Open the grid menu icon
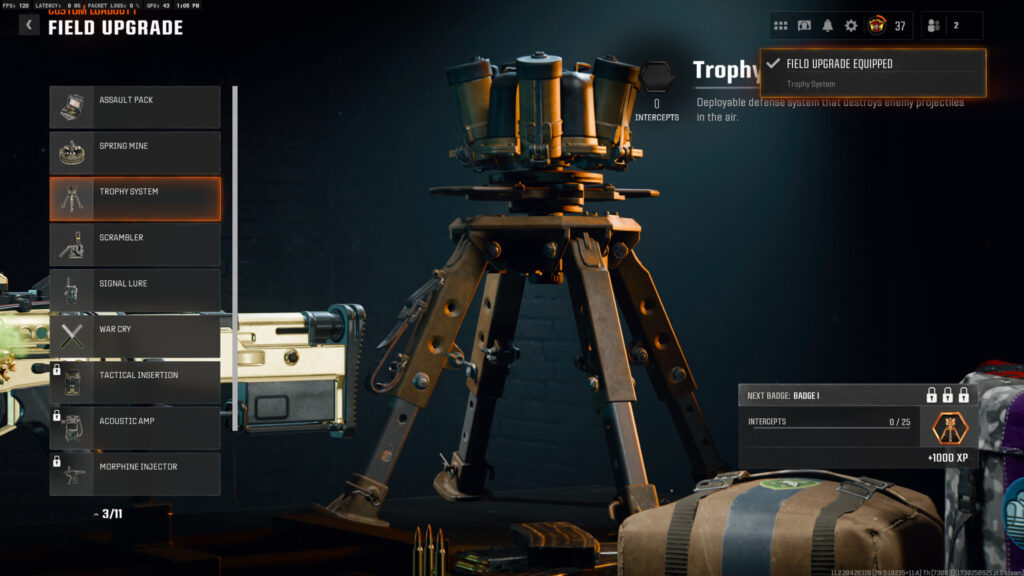This screenshot has width=1024, height=576. pyautogui.click(x=781, y=26)
